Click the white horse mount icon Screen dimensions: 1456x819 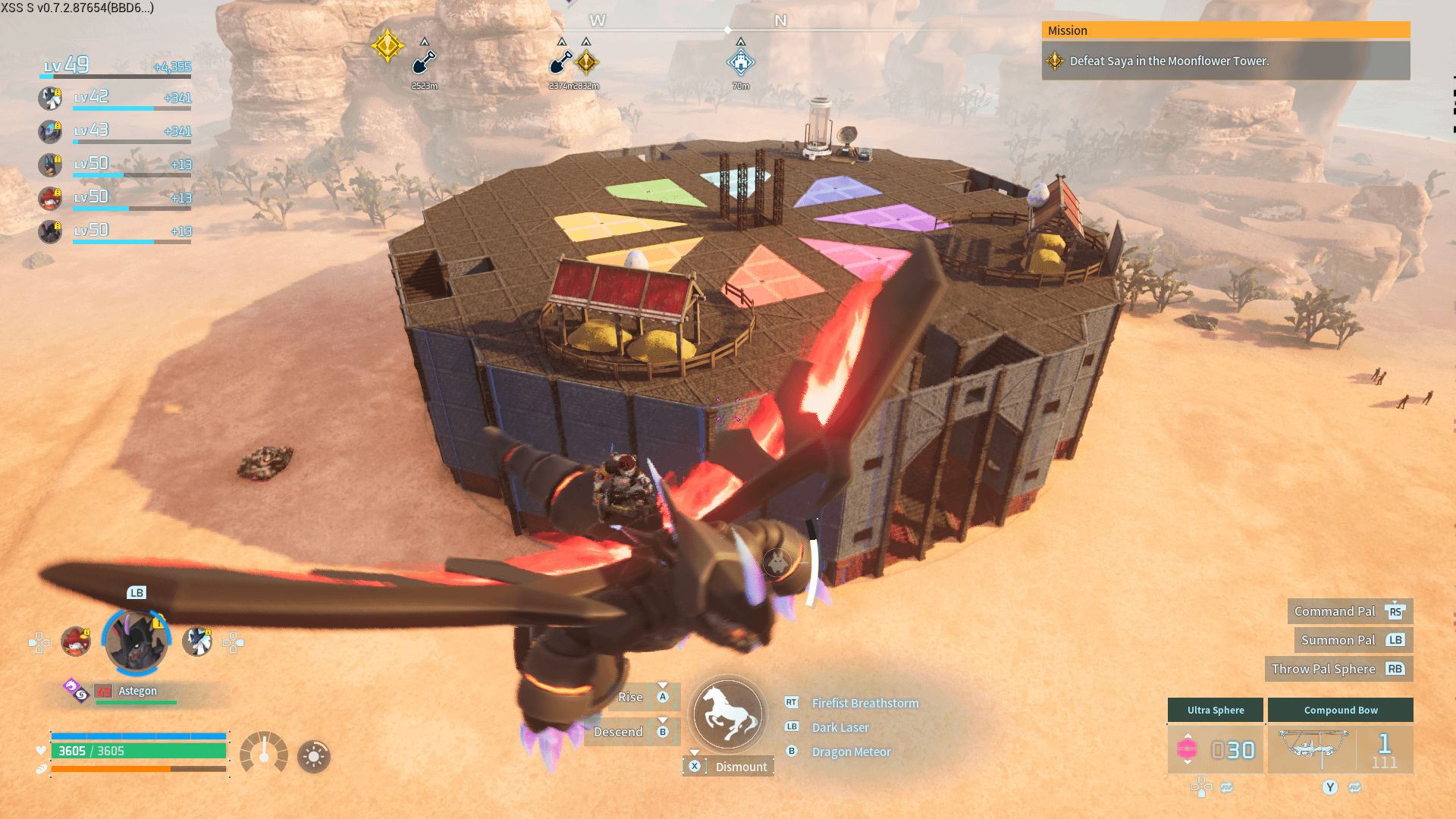[728, 714]
